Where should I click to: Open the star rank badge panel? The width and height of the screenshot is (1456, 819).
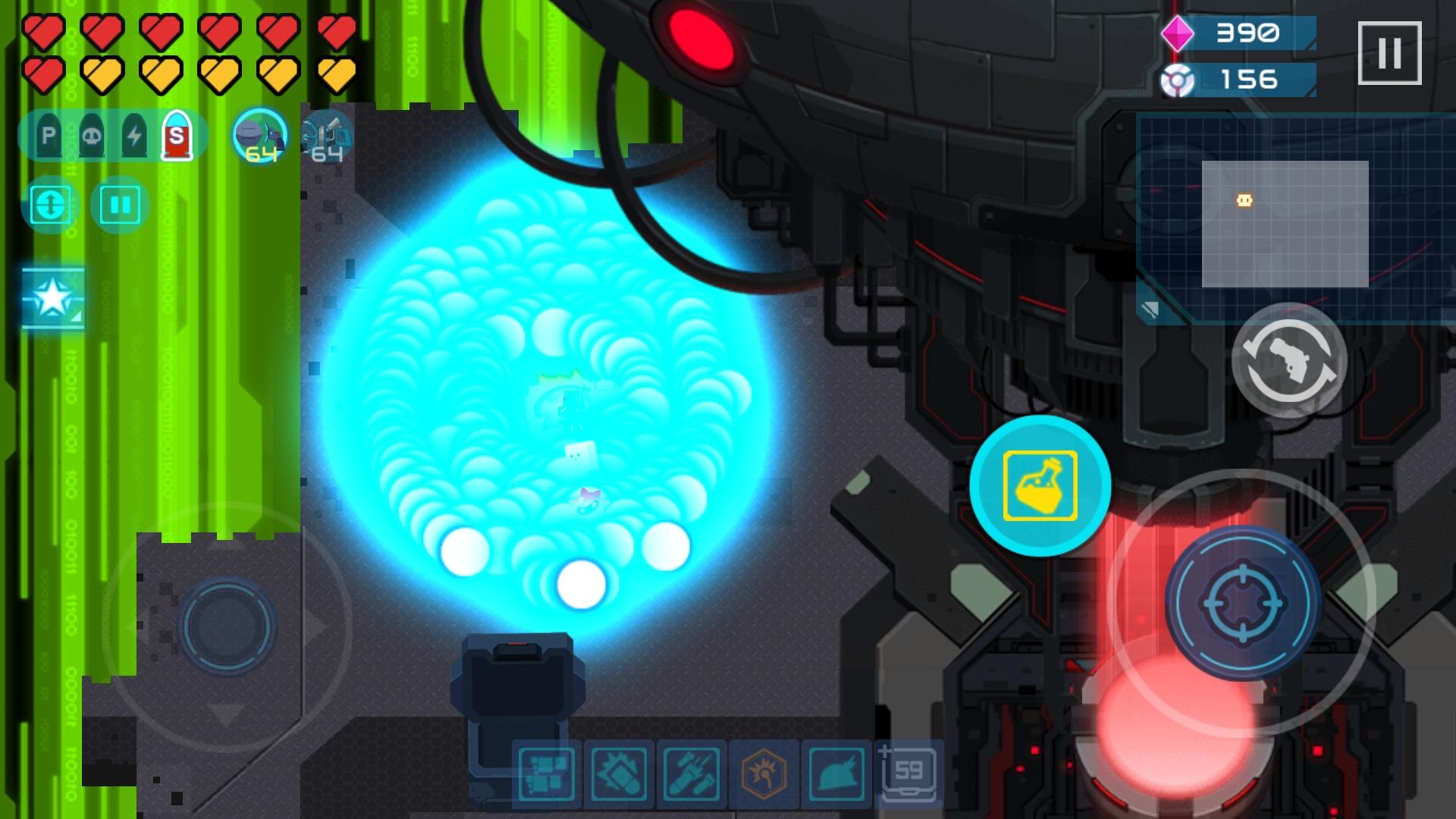click(52, 296)
